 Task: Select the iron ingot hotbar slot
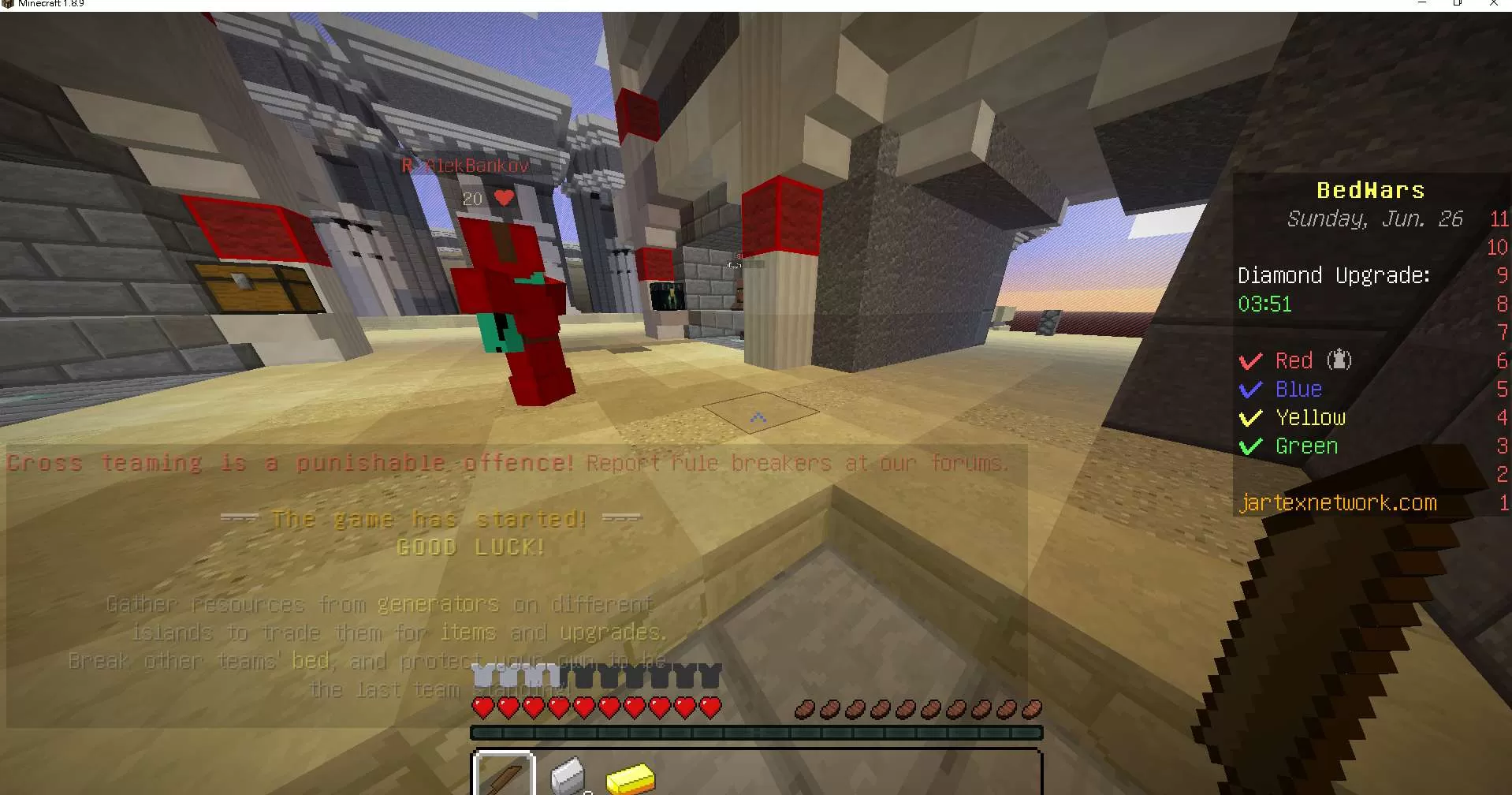(x=567, y=776)
